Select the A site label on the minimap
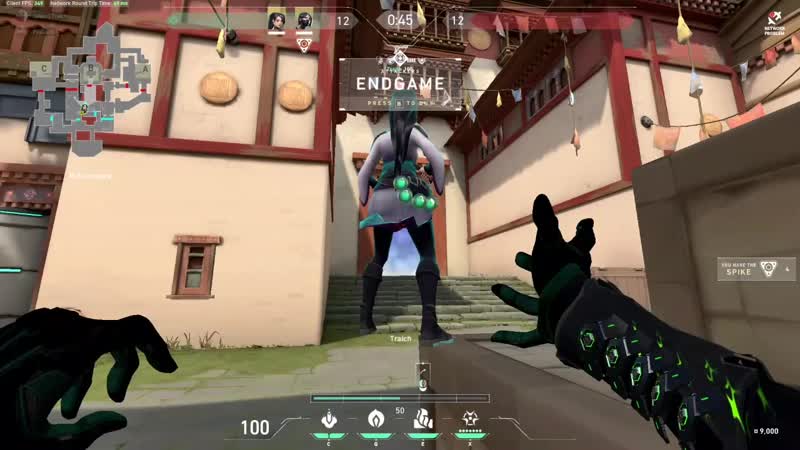 pos(144,70)
